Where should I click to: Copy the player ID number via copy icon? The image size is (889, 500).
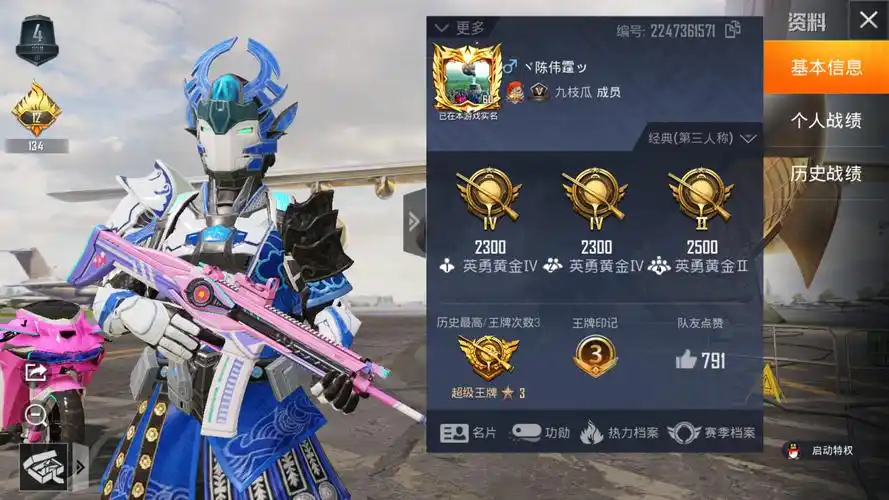(x=733, y=29)
